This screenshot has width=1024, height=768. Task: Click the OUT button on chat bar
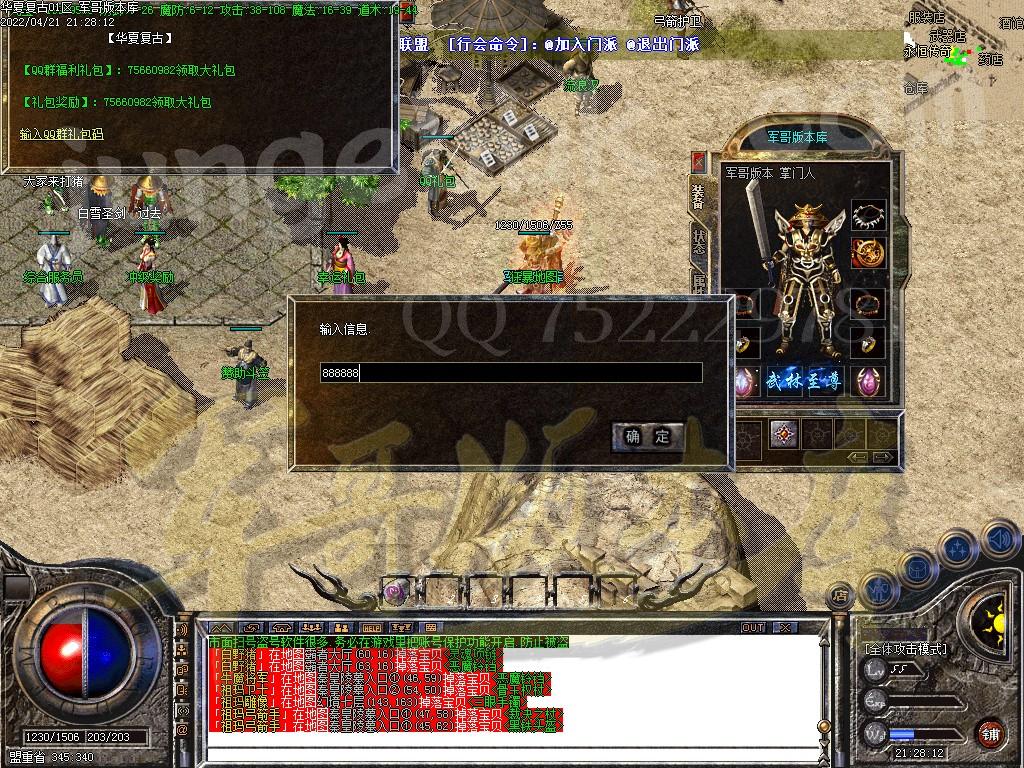tap(753, 628)
